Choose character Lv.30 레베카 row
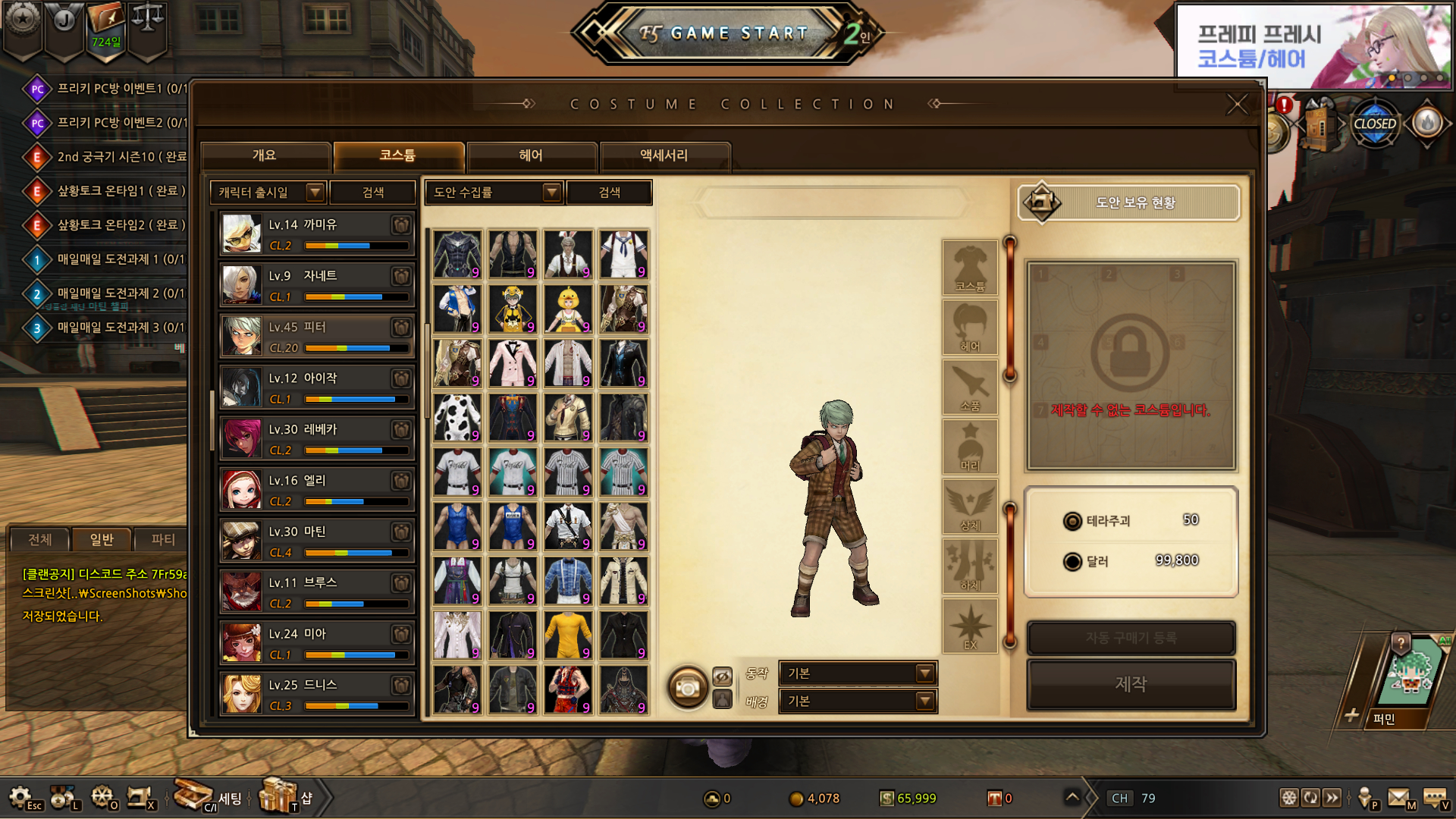This screenshot has width=1456, height=819. 316,438
